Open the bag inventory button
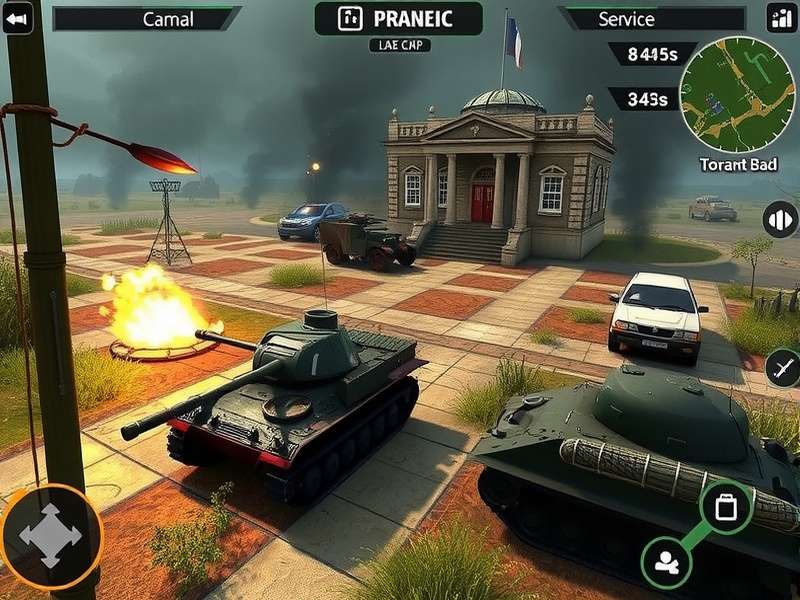The width and height of the screenshot is (800, 600). click(x=725, y=507)
